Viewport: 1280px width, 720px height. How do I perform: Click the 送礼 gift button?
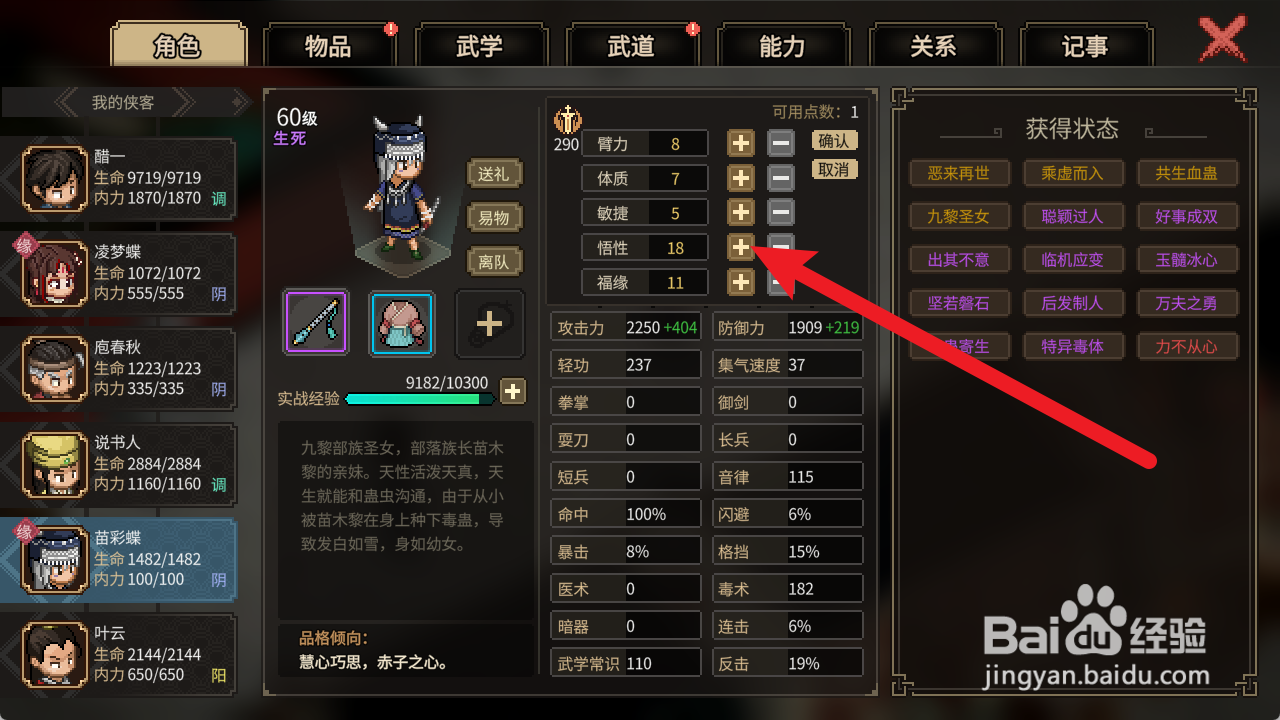[x=494, y=173]
